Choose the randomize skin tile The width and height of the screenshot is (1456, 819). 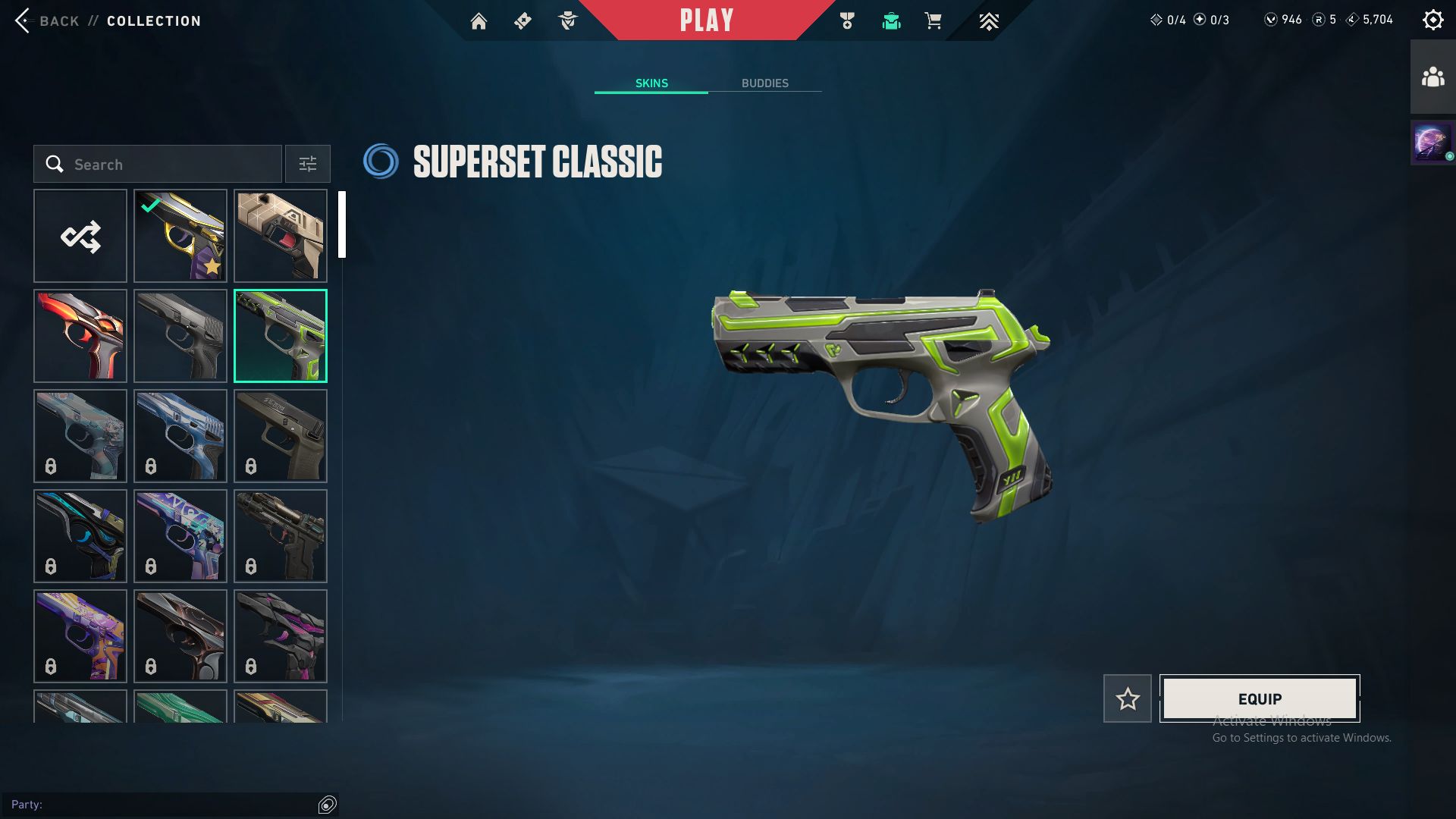[x=80, y=236]
